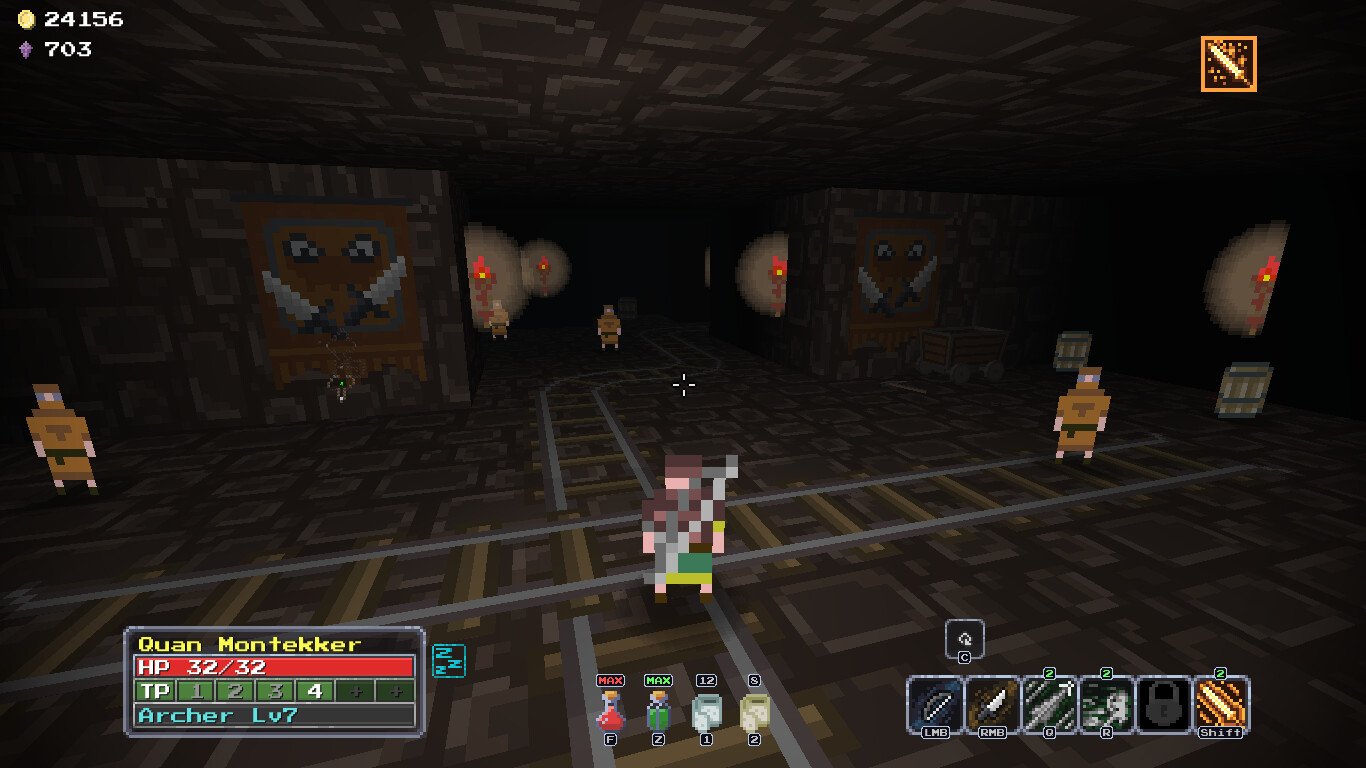Select the white item with count 12
The width and height of the screenshot is (1366, 768).
click(x=706, y=712)
